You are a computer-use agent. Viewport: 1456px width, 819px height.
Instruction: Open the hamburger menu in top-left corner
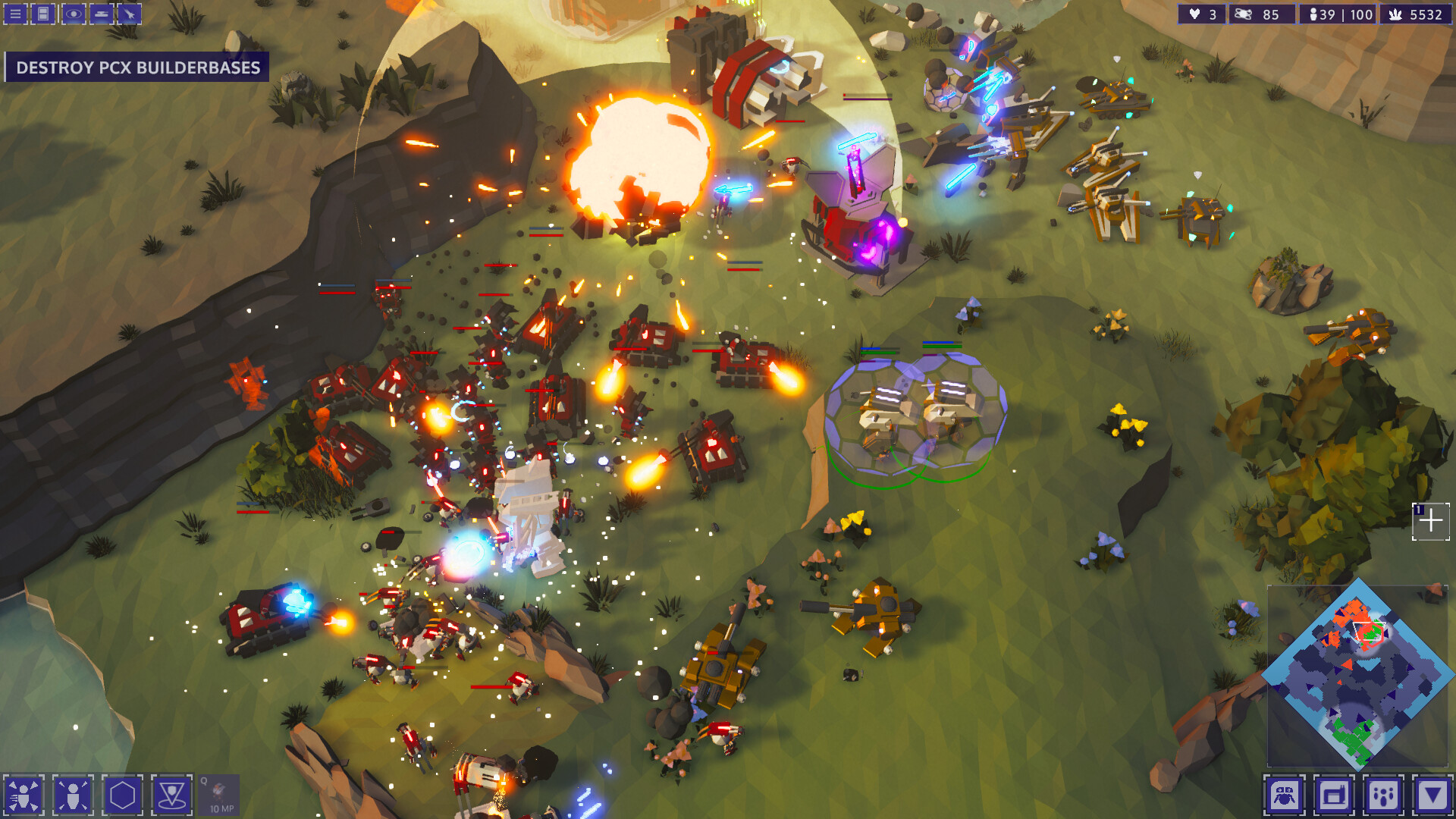tap(15, 14)
